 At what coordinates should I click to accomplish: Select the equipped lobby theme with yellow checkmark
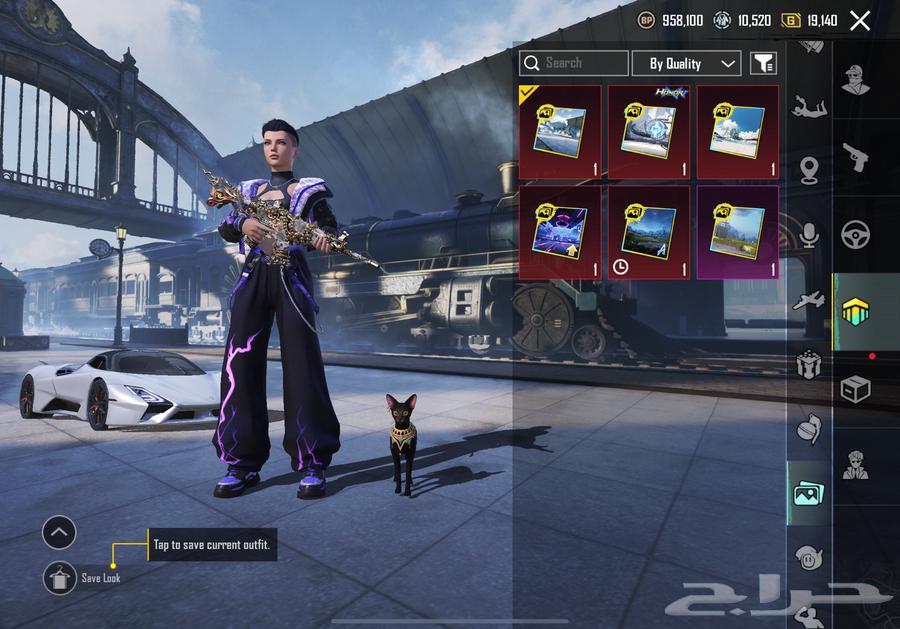[x=559, y=132]
